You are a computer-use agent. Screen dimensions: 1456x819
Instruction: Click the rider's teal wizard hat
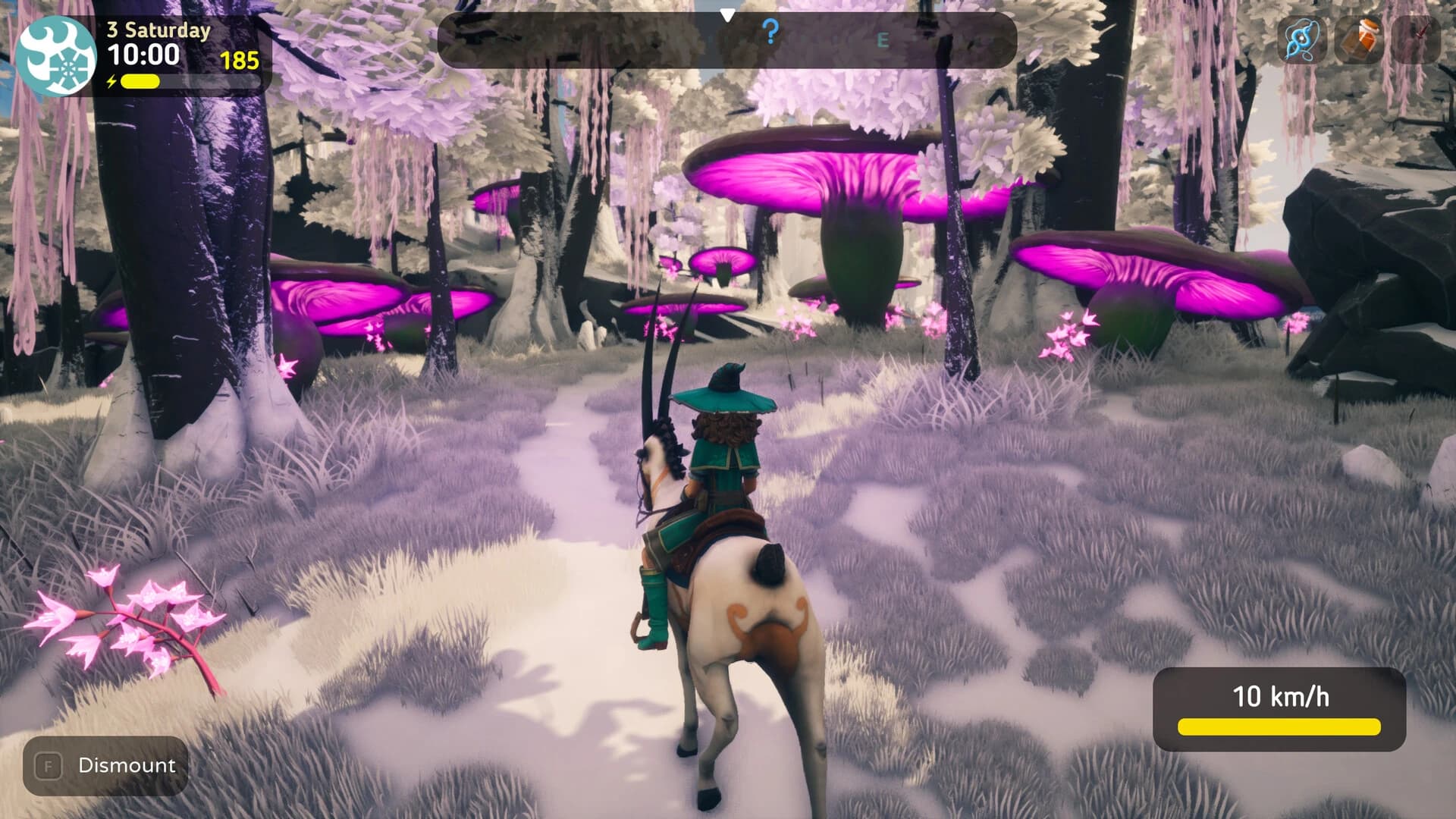coord(721,397)
